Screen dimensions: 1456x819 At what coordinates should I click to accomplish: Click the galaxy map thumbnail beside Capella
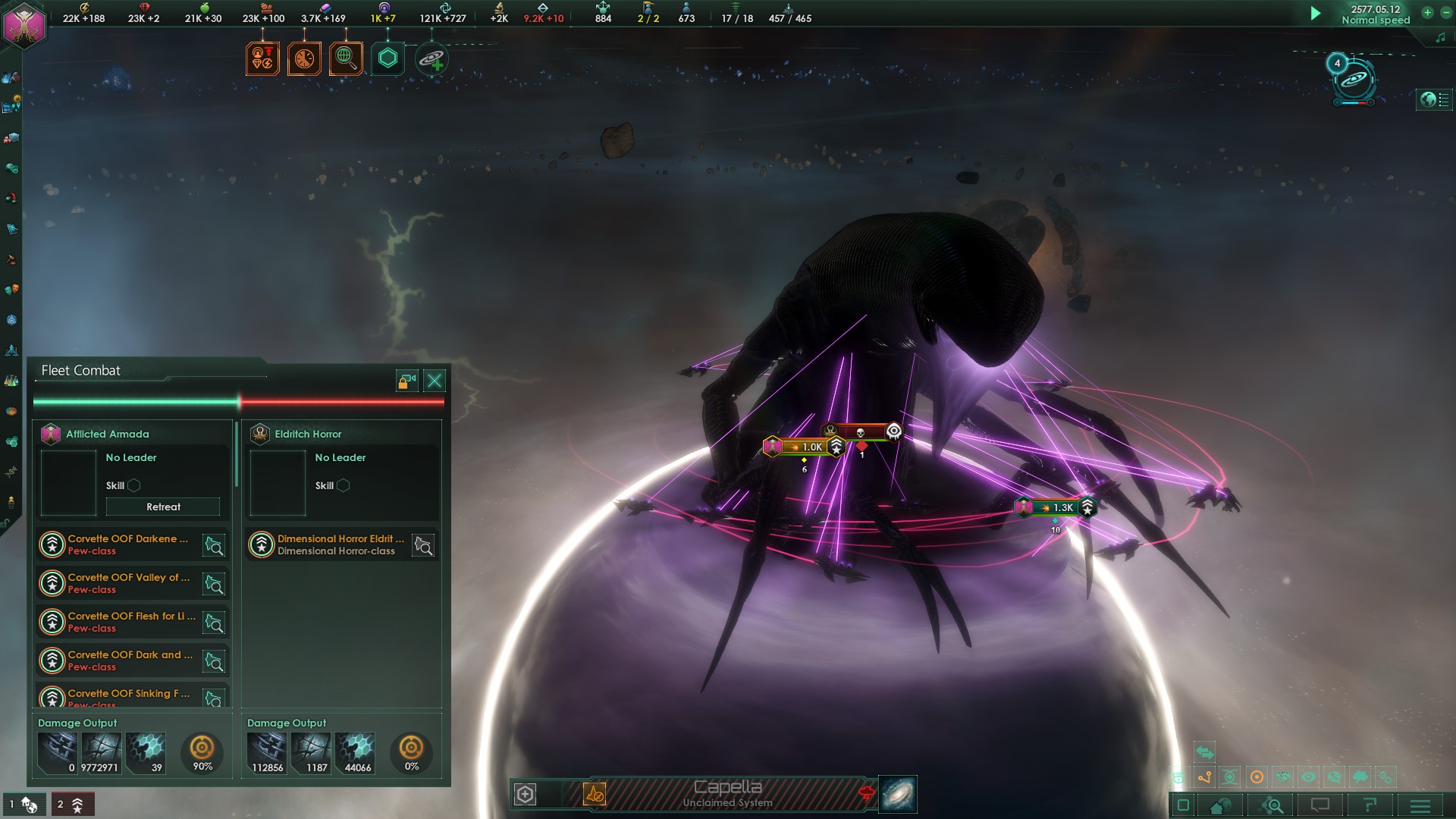898,795
